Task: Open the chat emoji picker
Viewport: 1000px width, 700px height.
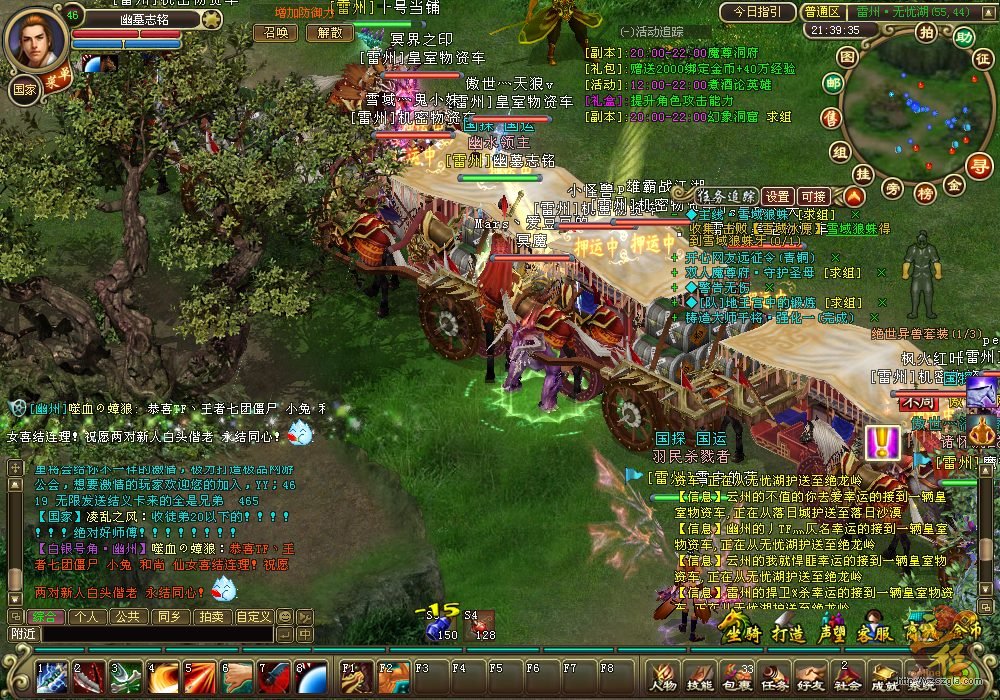Action: (285, 616)
